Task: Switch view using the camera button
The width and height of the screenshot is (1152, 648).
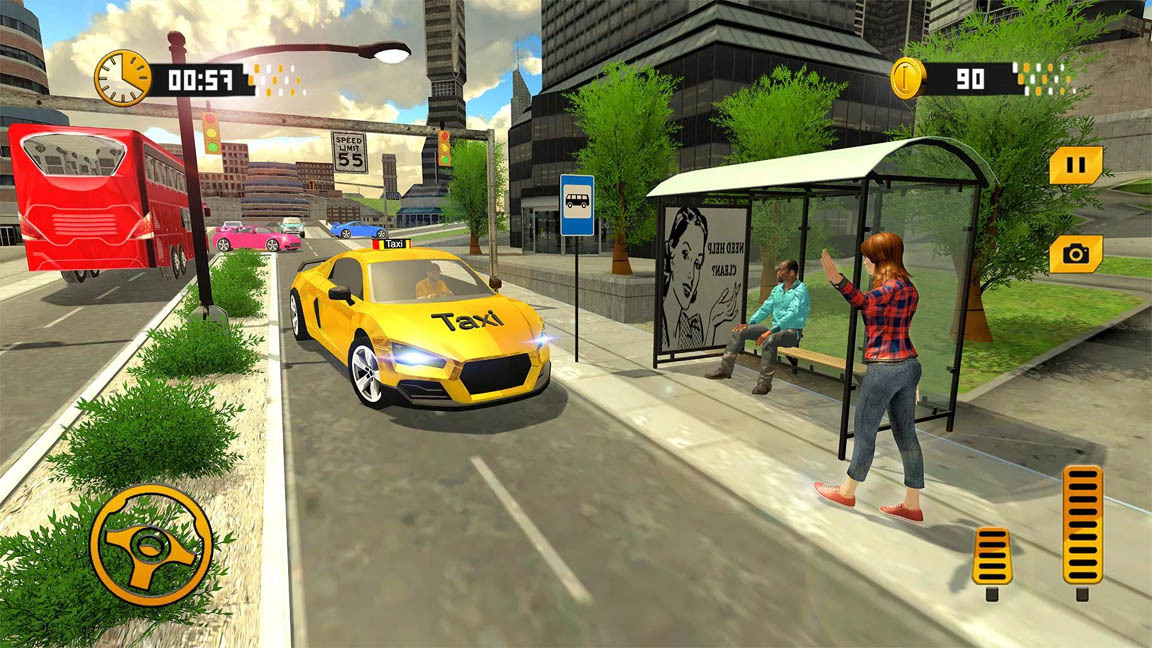Action: 1076,254
